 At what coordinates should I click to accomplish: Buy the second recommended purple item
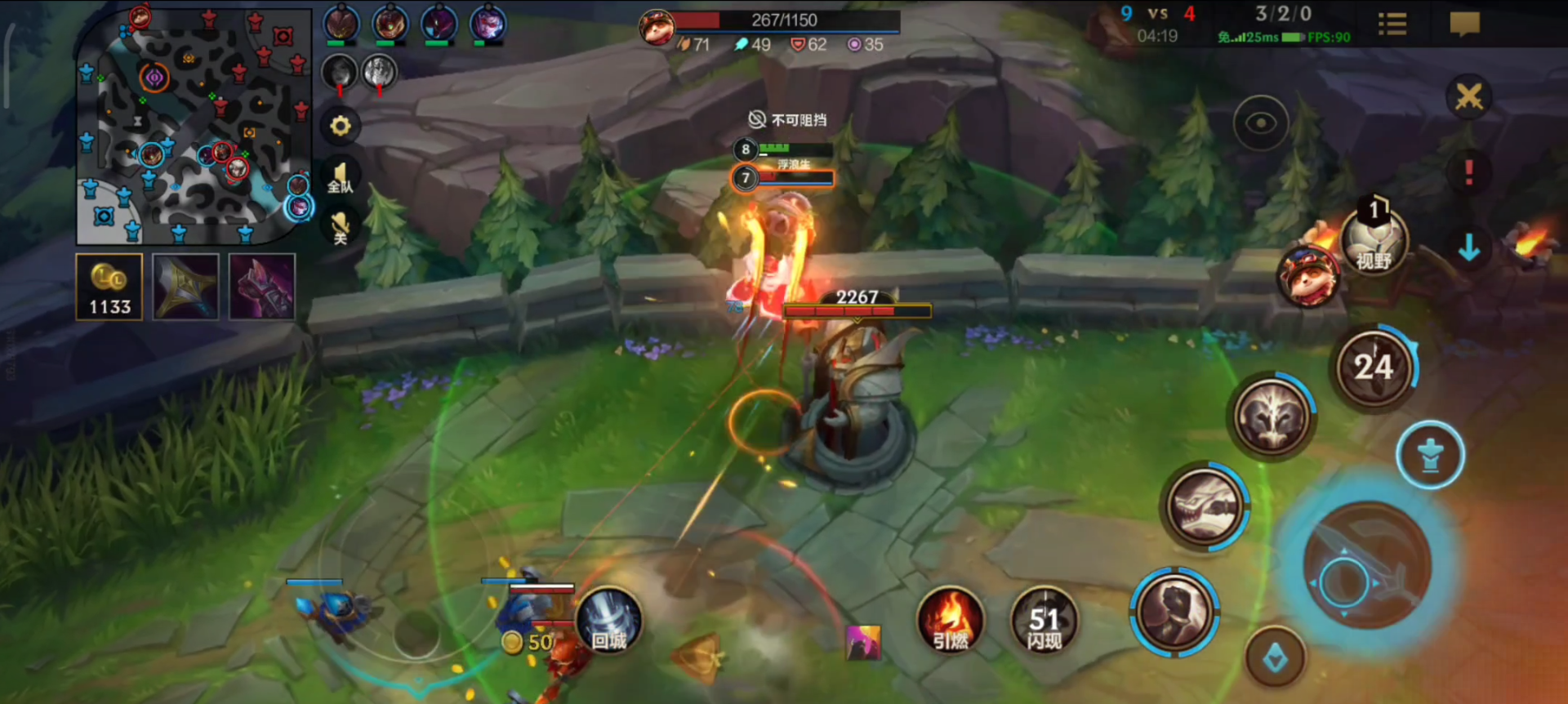click(261, 287)
